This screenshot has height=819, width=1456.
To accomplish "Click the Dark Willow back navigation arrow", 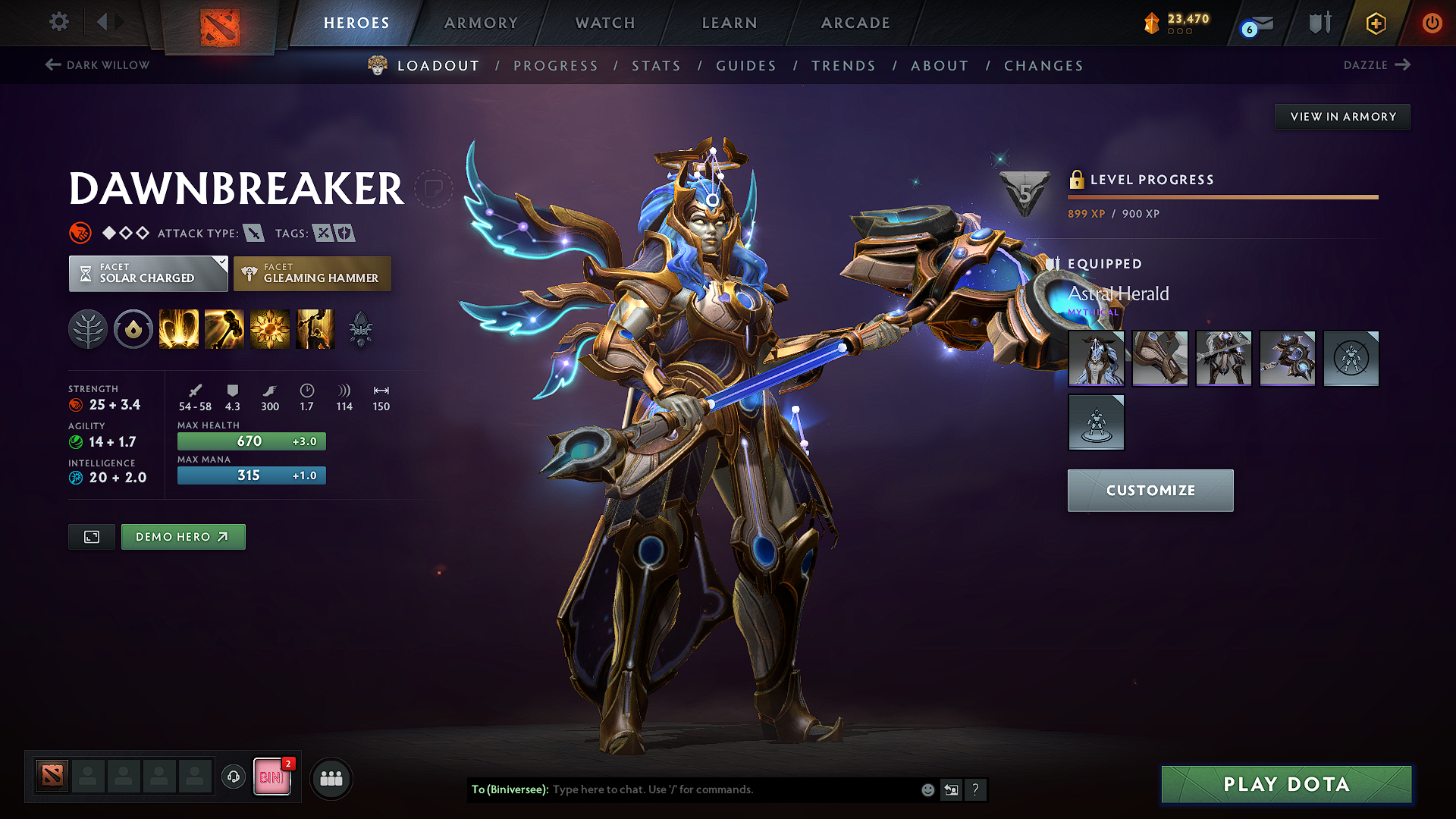I will coord(52,65).
